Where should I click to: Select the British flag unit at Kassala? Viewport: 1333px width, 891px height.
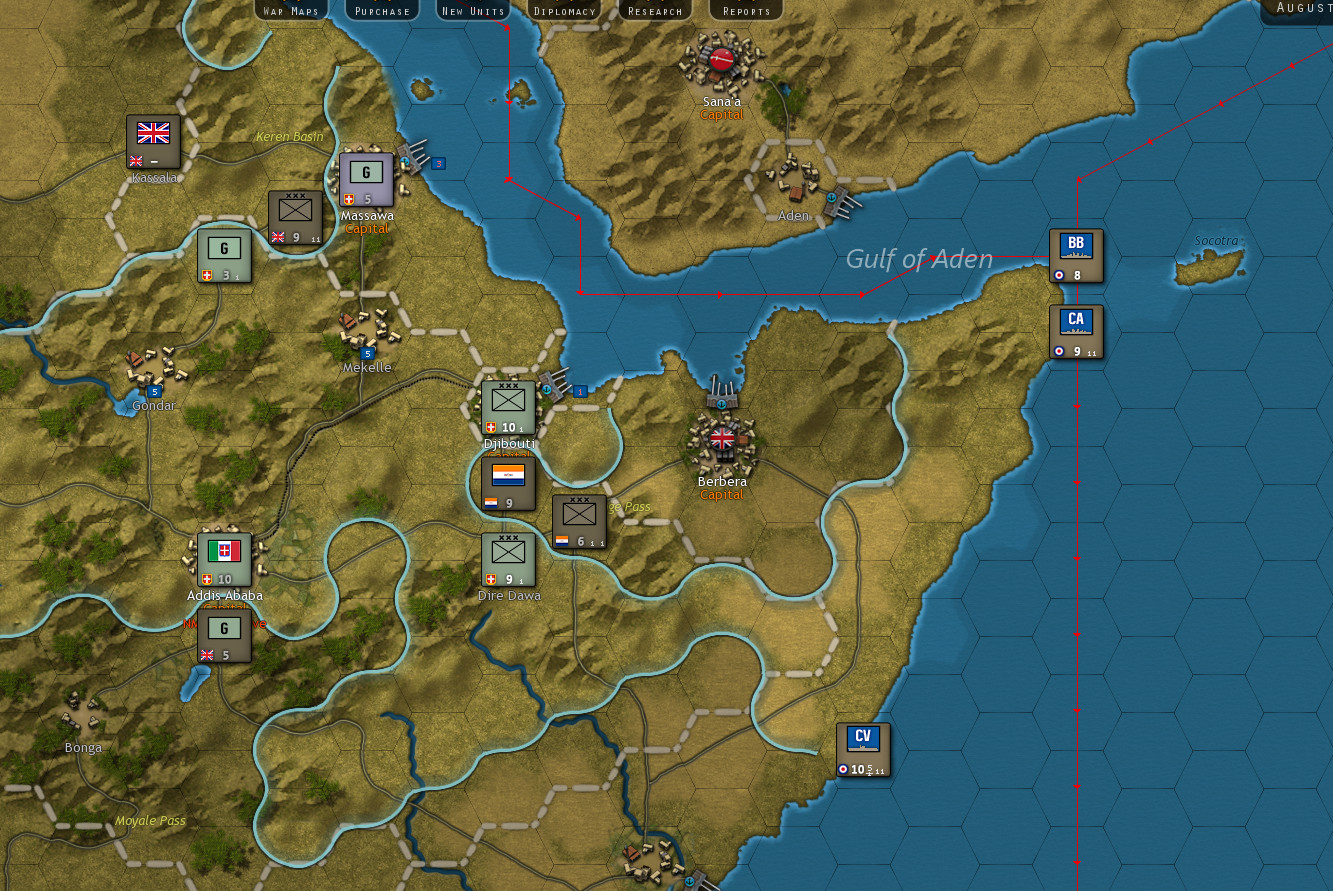[152, 139]
